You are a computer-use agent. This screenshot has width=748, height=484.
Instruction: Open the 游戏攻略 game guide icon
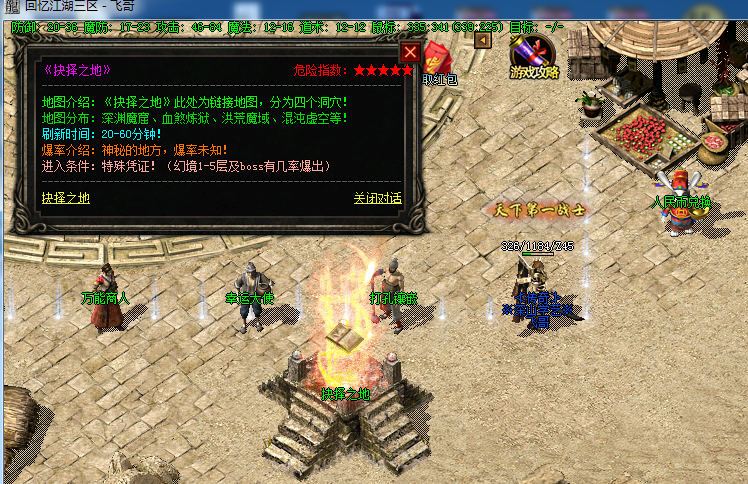point(532,59)
